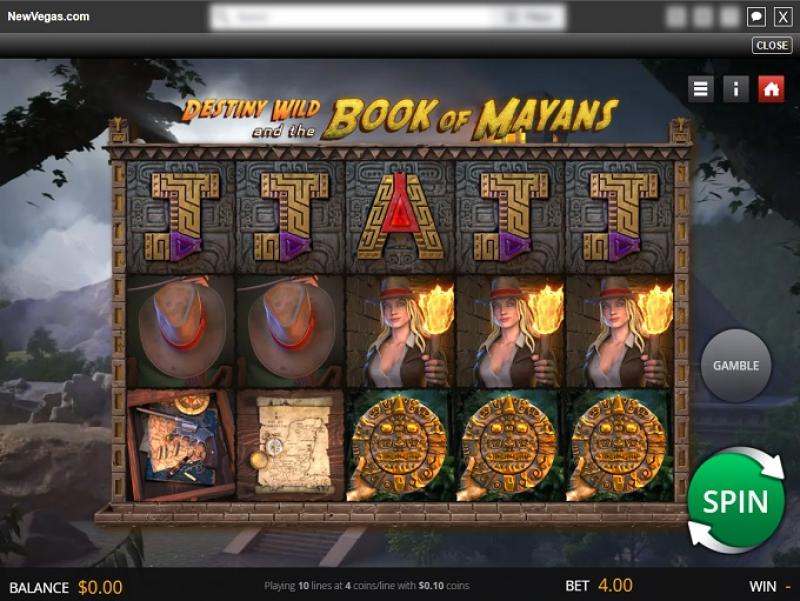Click the CLOSE button
The height and width of the screenshot is (601, 800).
point(771,45)
